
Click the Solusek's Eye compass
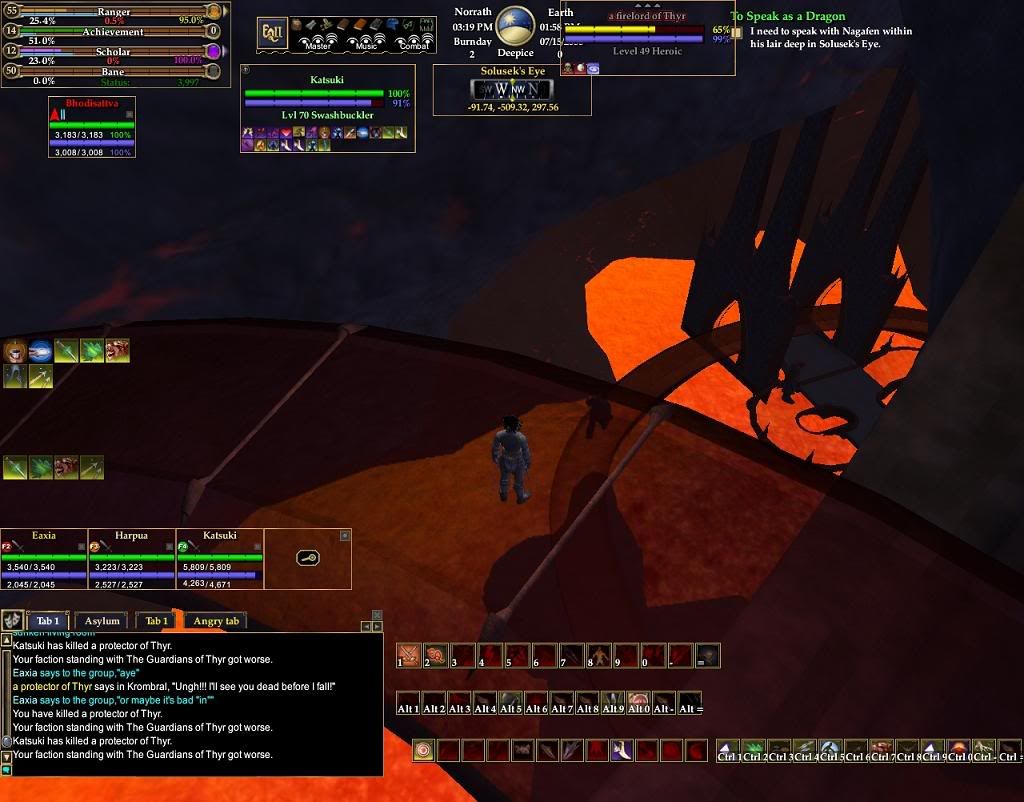point(511,89)
